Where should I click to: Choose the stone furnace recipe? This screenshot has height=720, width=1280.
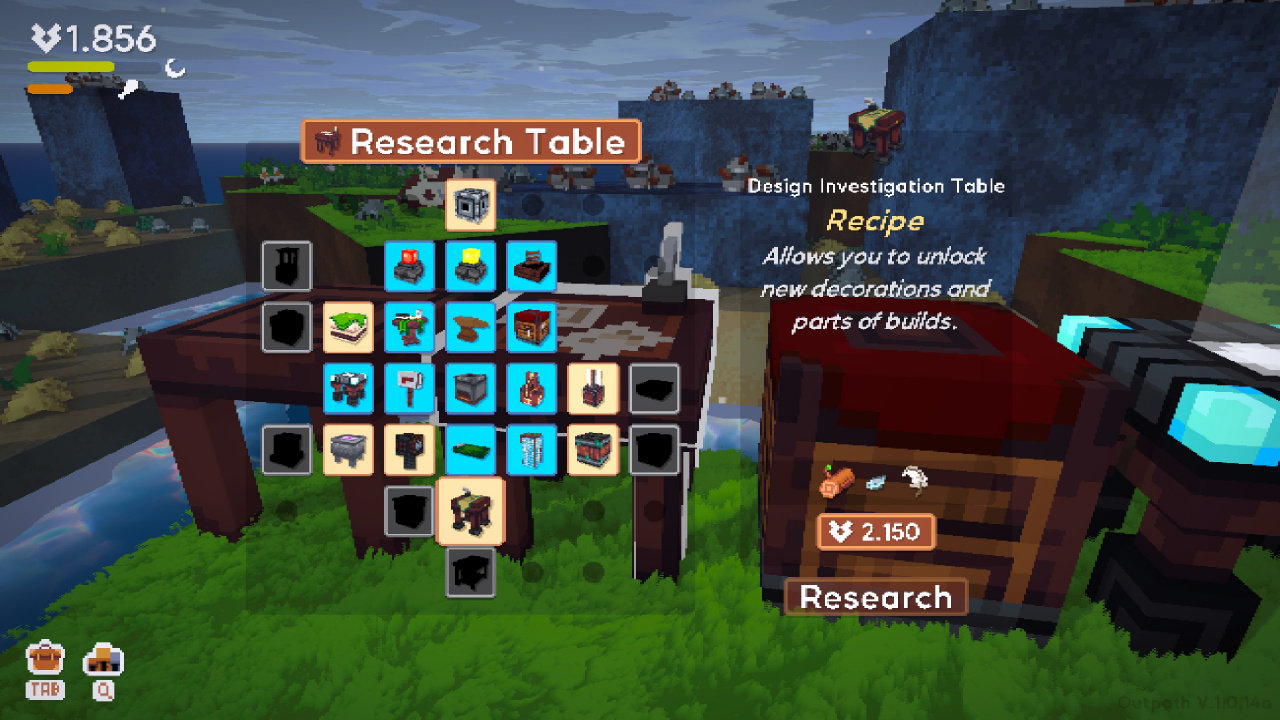(x=470, y=388)
